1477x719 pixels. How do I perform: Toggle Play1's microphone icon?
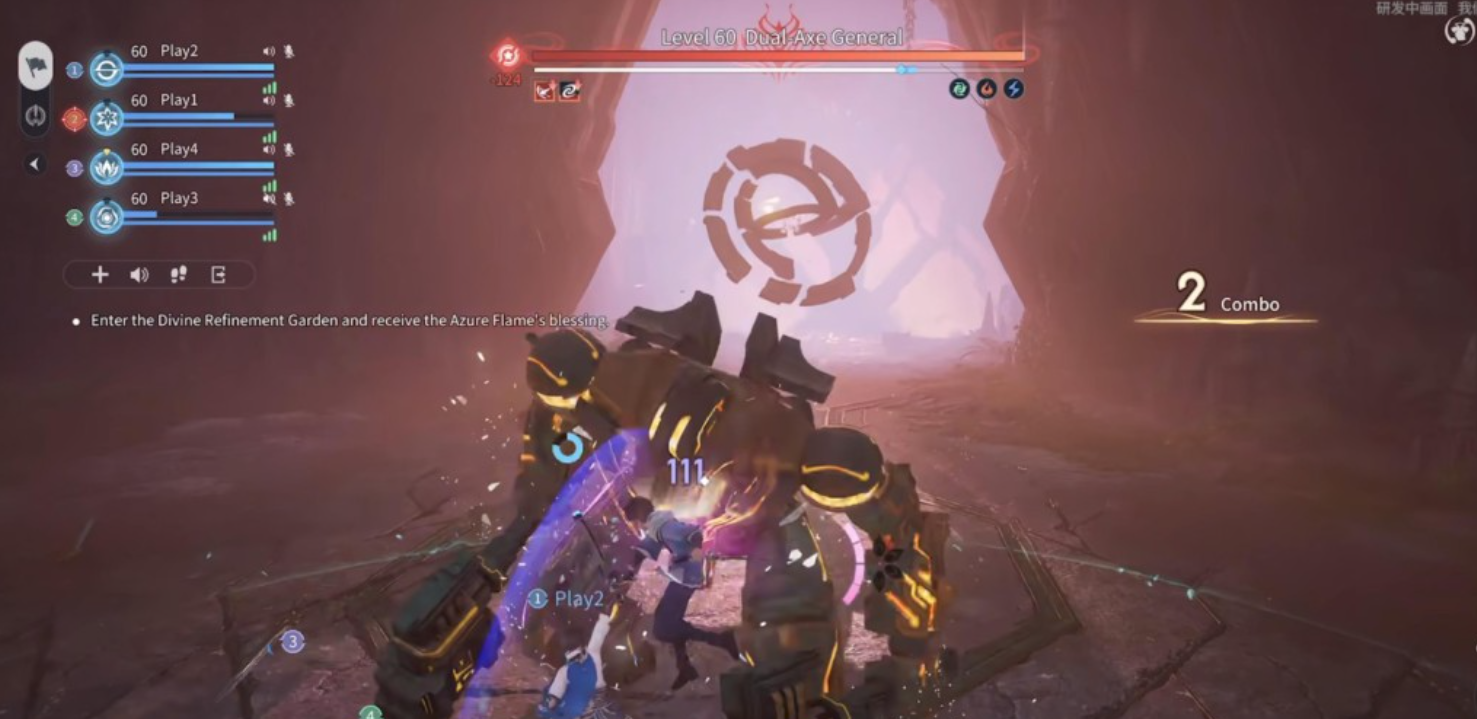coord(289,100)
